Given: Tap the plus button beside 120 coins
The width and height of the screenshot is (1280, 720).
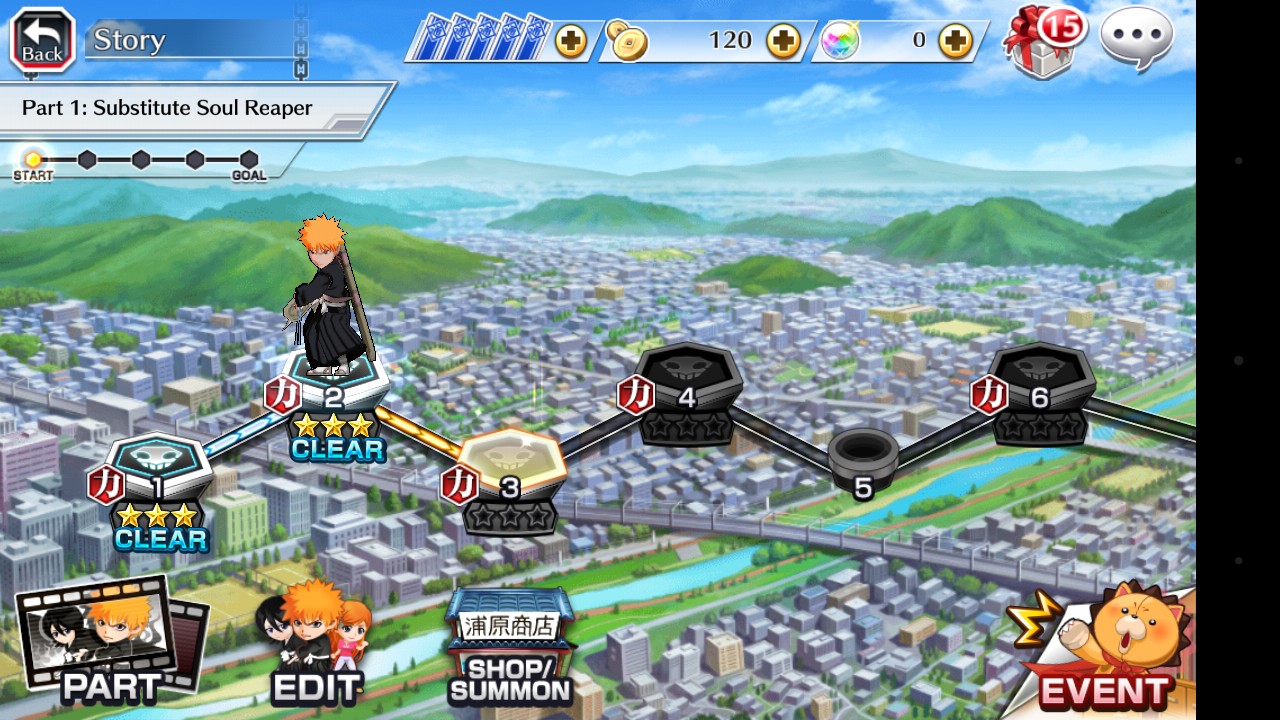Looking at the screenshot, I should tap(783, 42).
